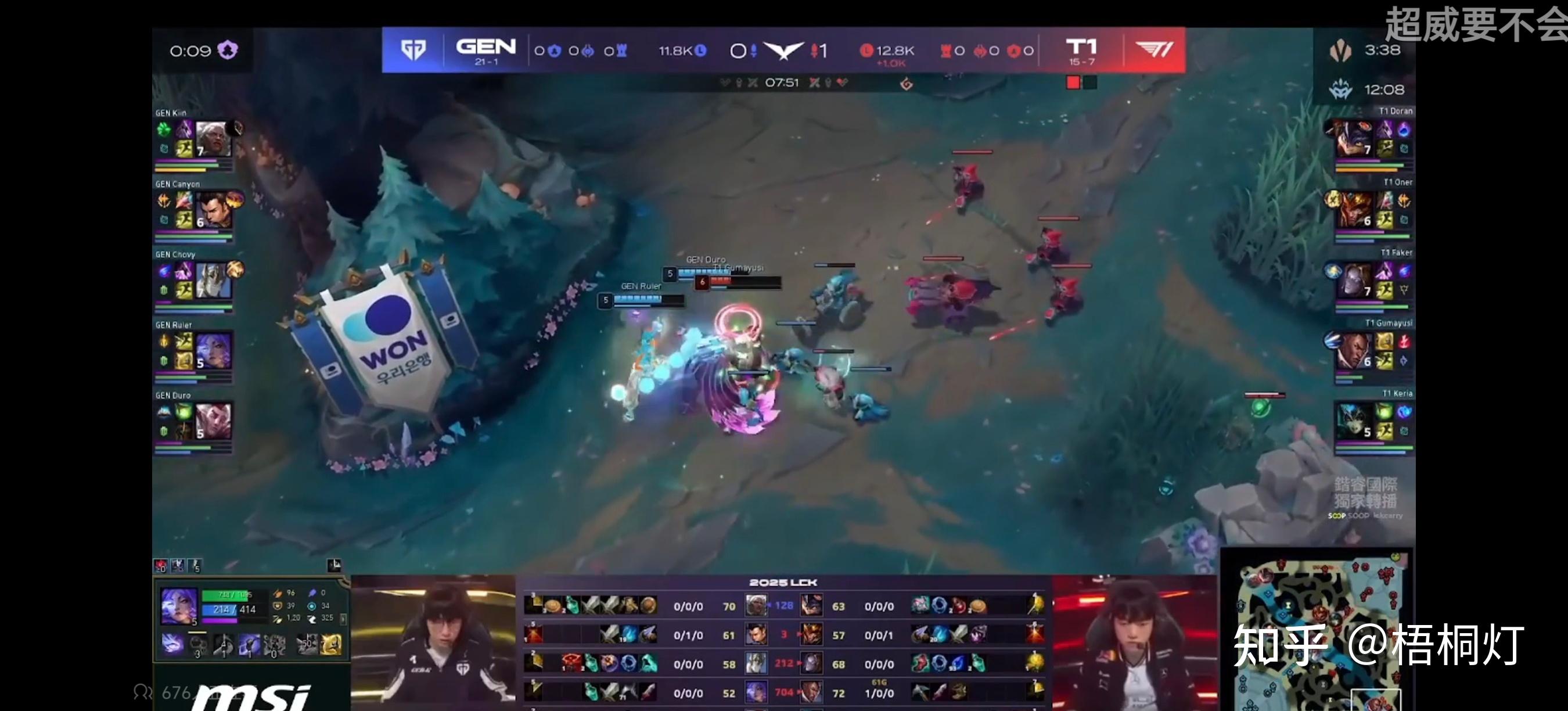This screenshot has width=1568, height=711.
Task: Click the attack damage icon in the champion stats panel
Action: tap(278, 594)
